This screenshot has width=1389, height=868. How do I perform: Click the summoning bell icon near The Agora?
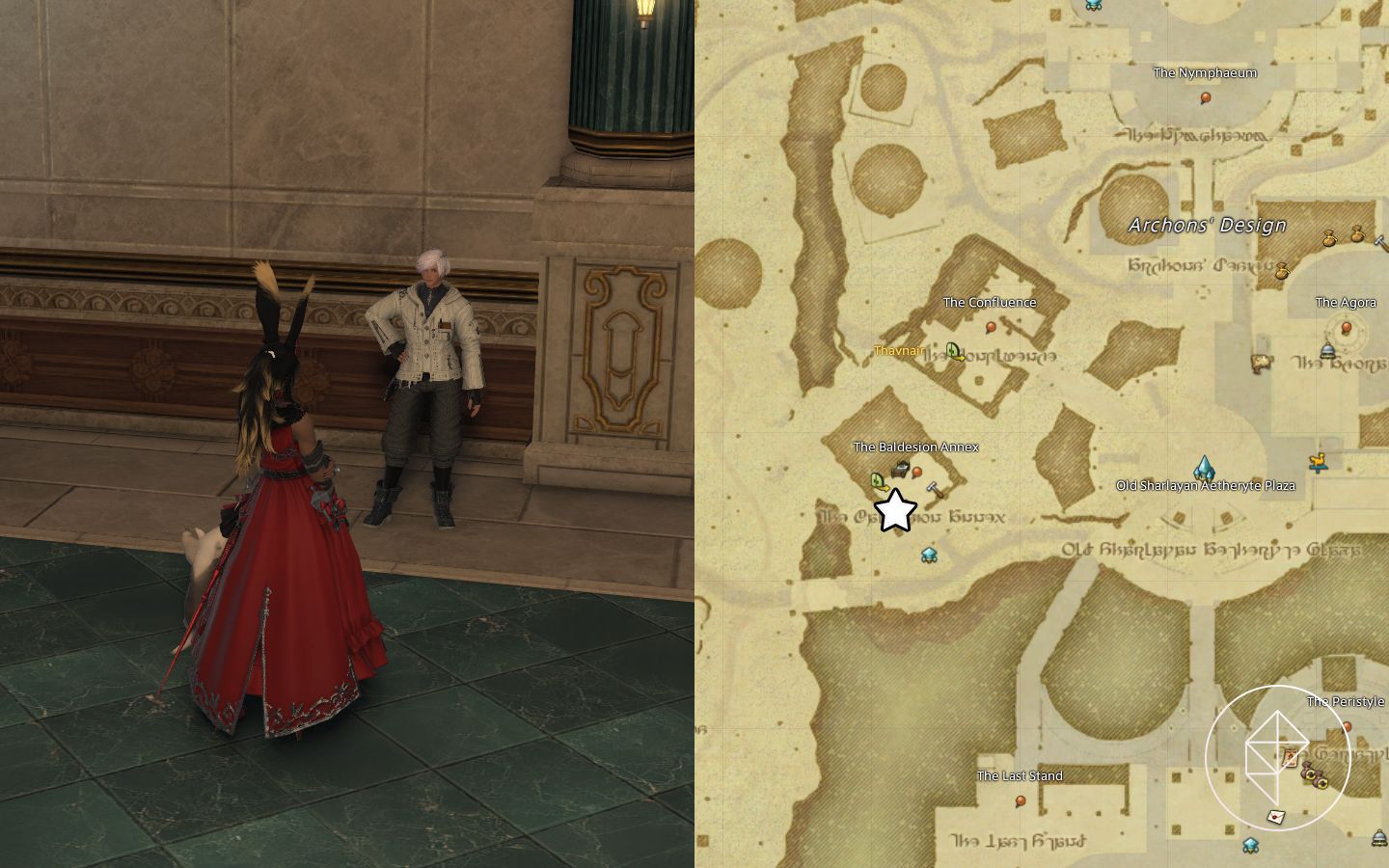click(1327, 350)
